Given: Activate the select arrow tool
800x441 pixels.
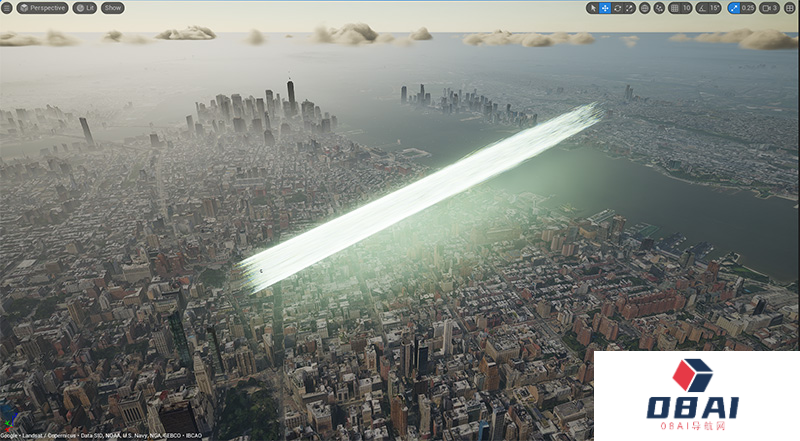Looking at the screenshot, I should [593, 8].
